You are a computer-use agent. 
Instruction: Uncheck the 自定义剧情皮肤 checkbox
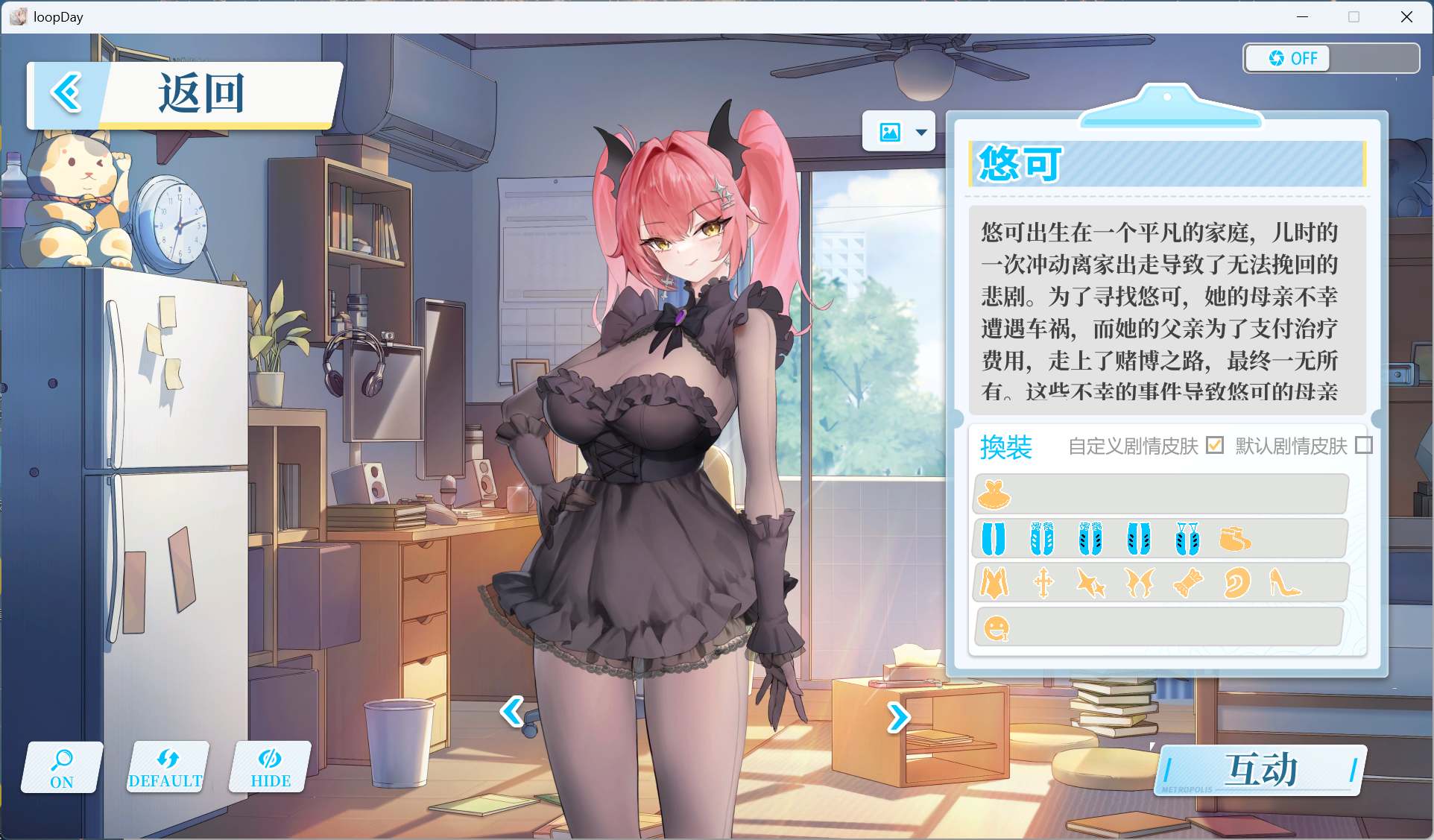[1216, 446]
